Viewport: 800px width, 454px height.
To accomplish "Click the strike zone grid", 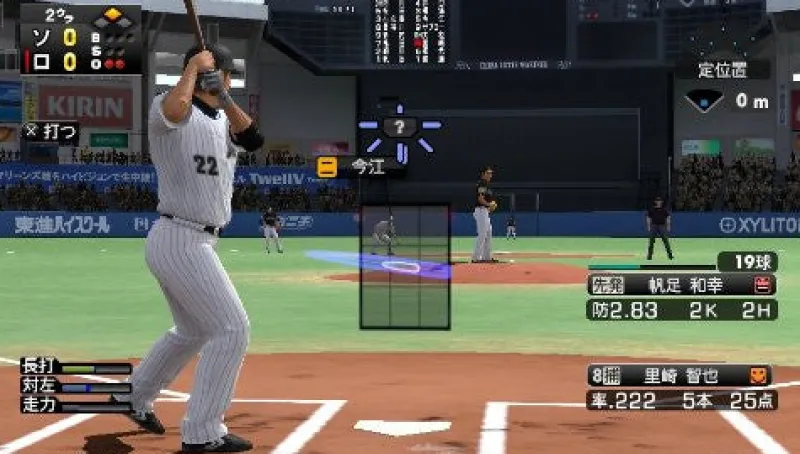I will [x=405, y=266].
